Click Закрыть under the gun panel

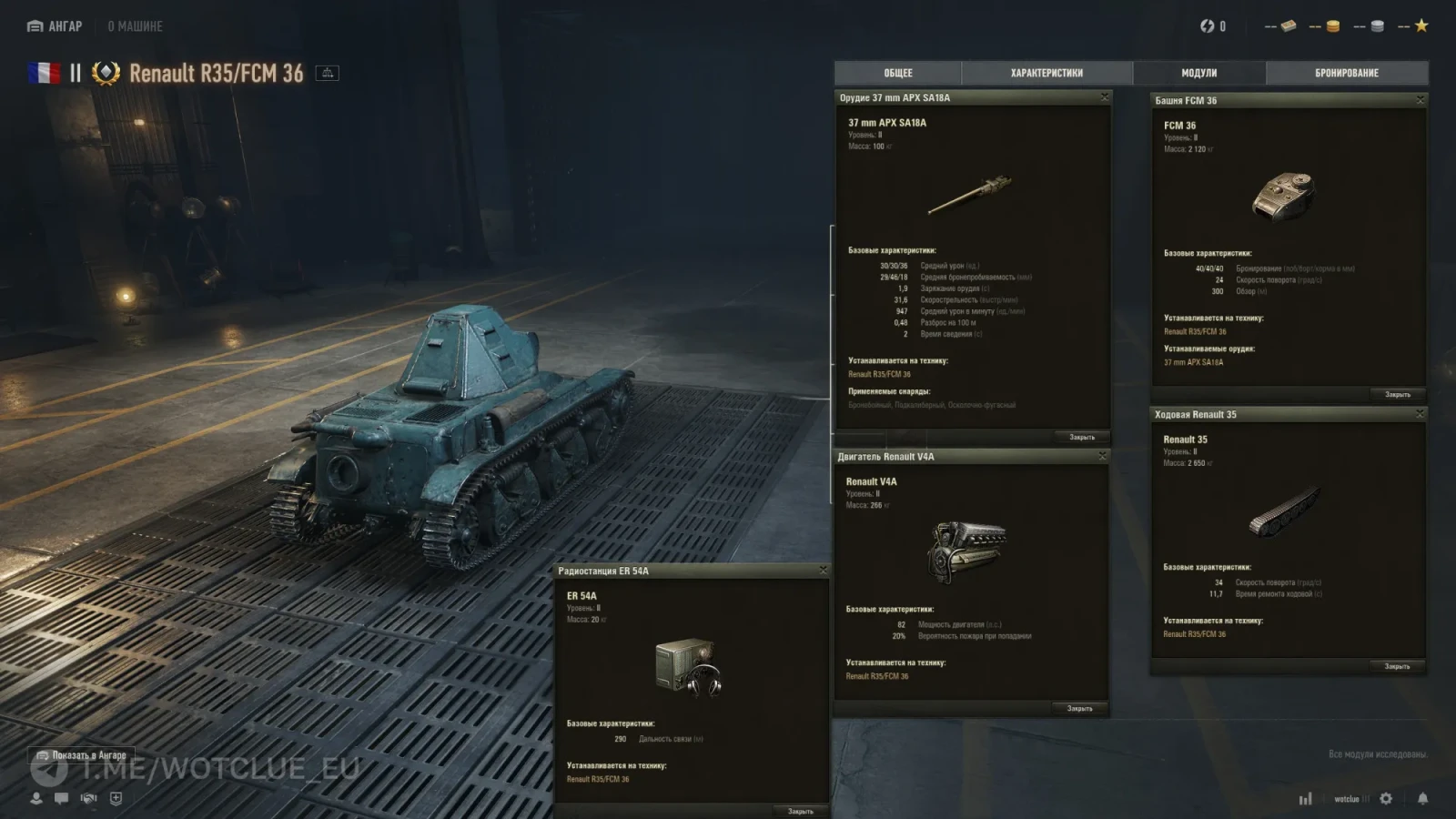pos(1081,438)
